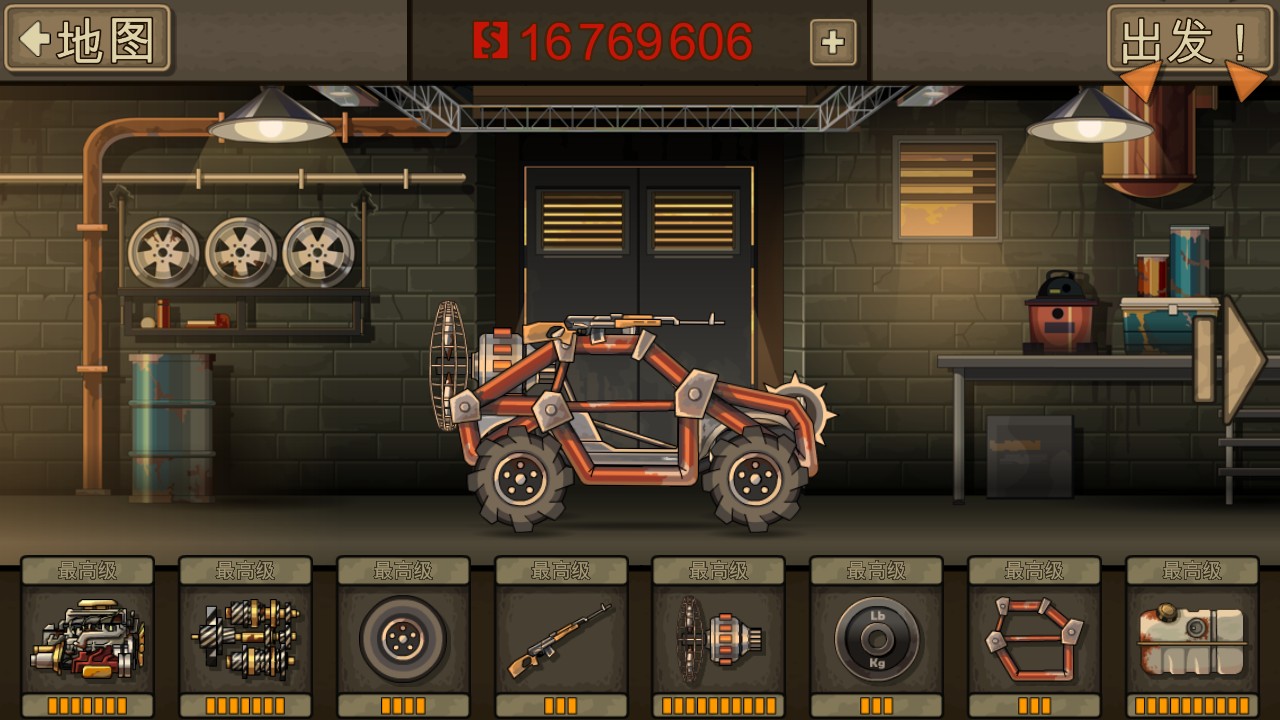Add more money with the plus button
The width and height of the screenshot is (1280, 720).
832,43
